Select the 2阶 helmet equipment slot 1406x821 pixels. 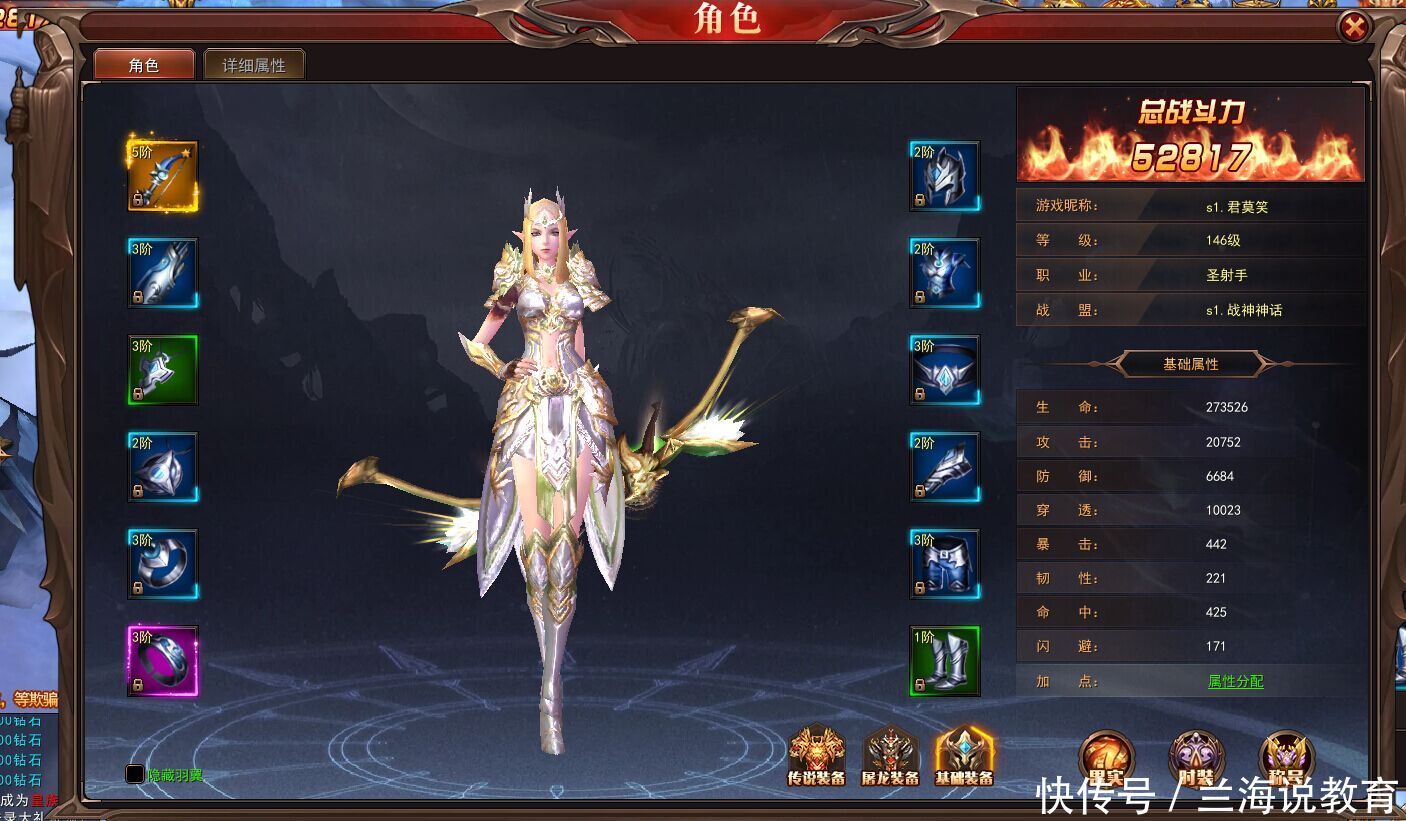944,176
